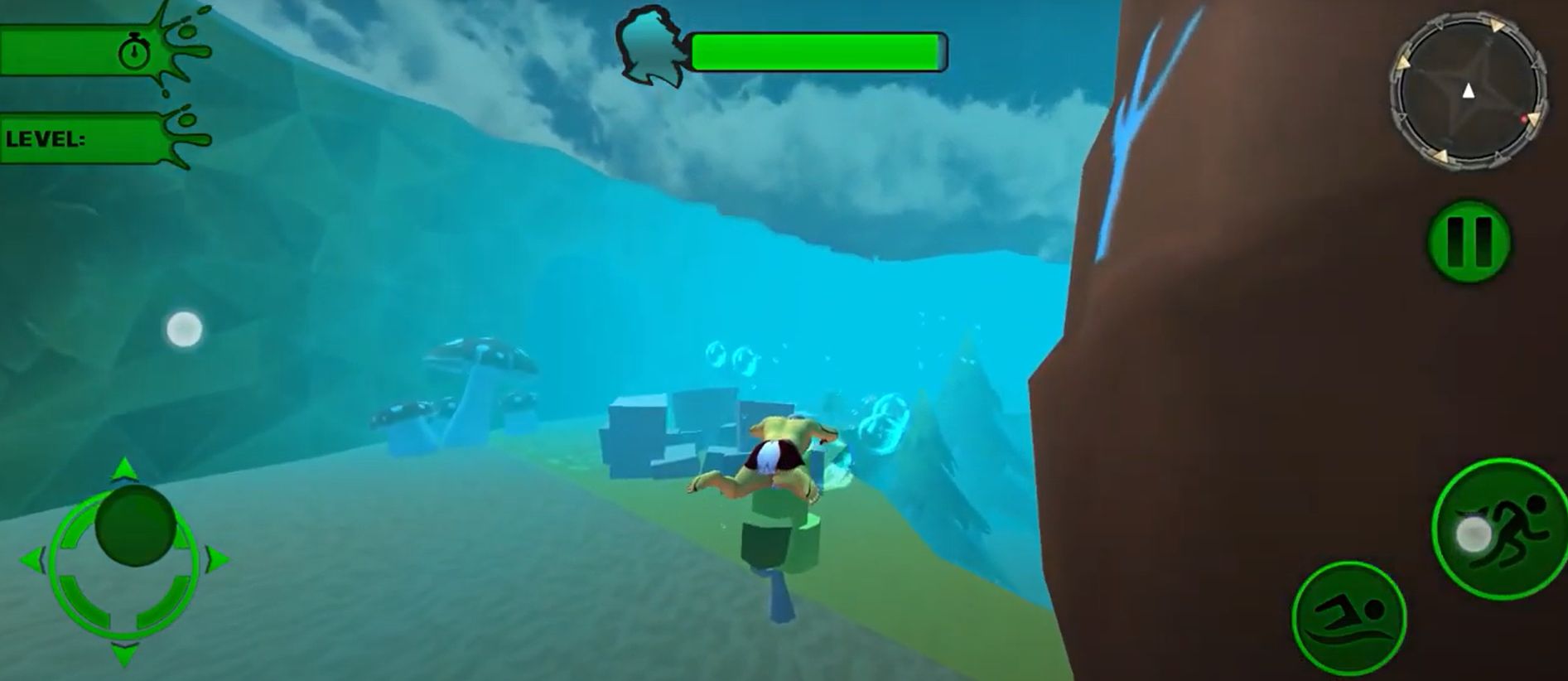Activate the running figure sprint button

point(1501,529)
